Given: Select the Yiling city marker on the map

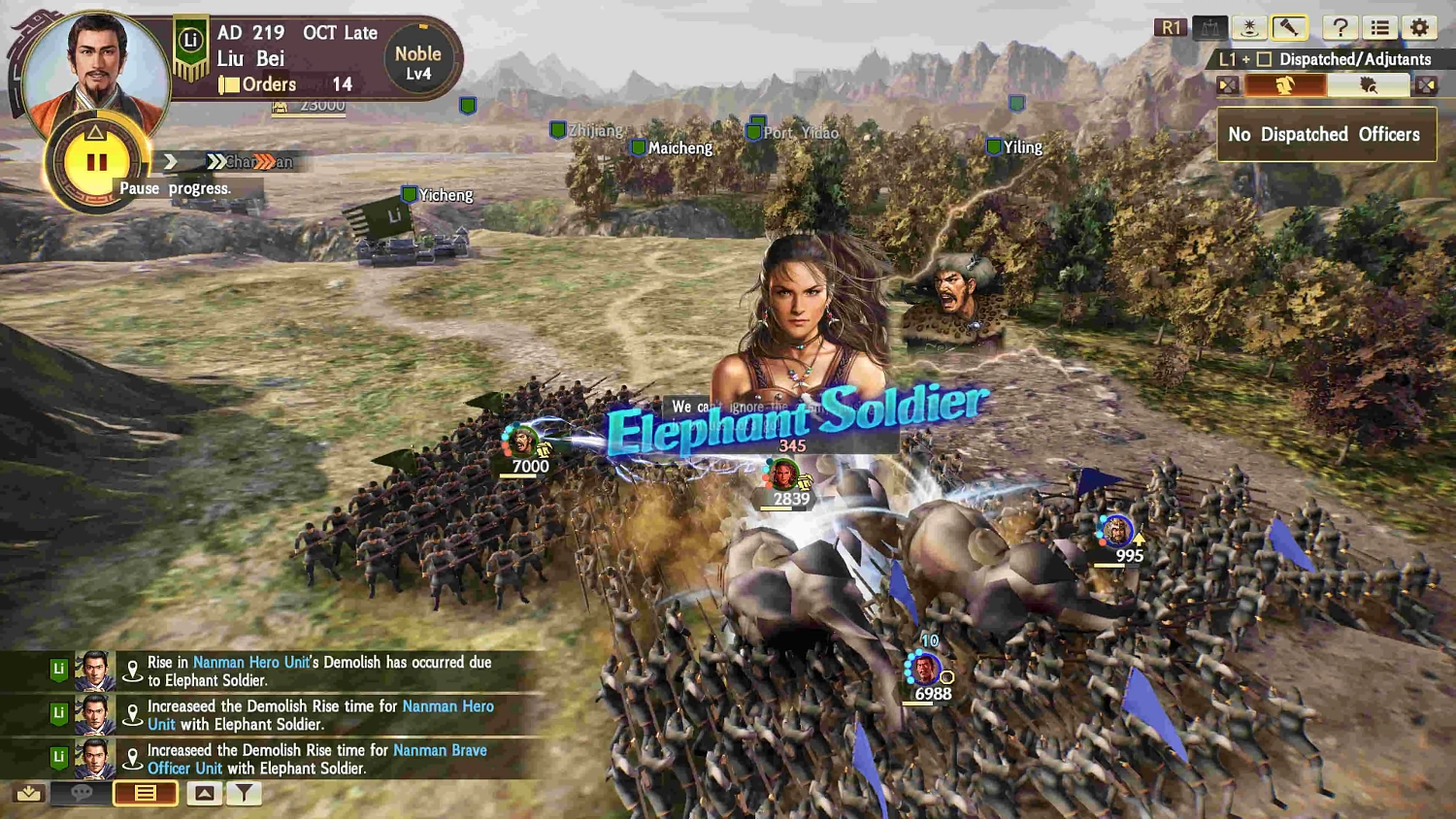Looking at the screenshot, I should [995, 147].
